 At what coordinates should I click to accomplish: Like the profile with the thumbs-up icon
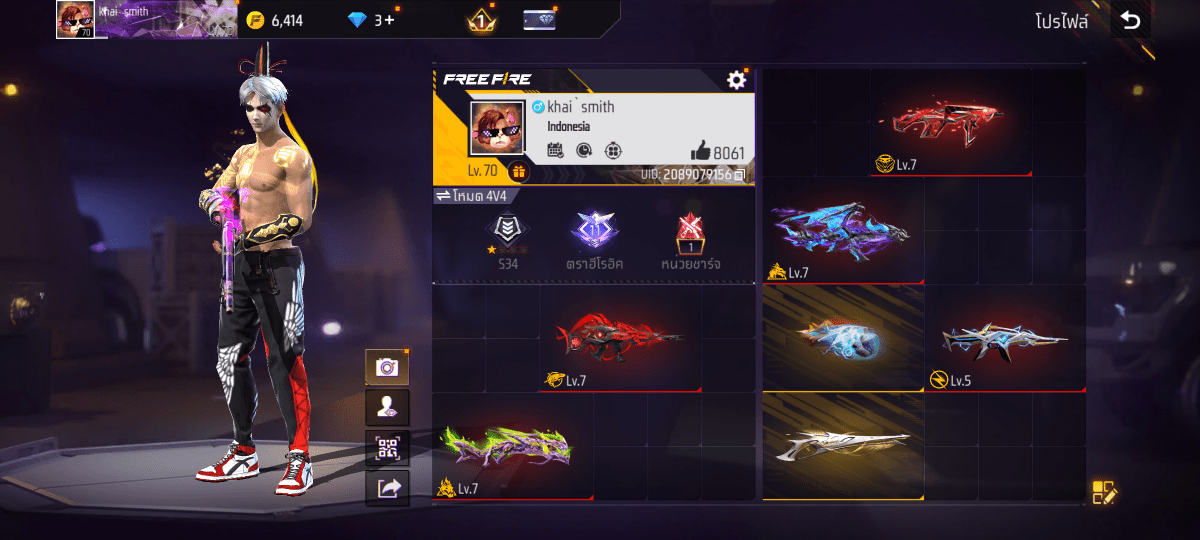(x=700, y=152)
